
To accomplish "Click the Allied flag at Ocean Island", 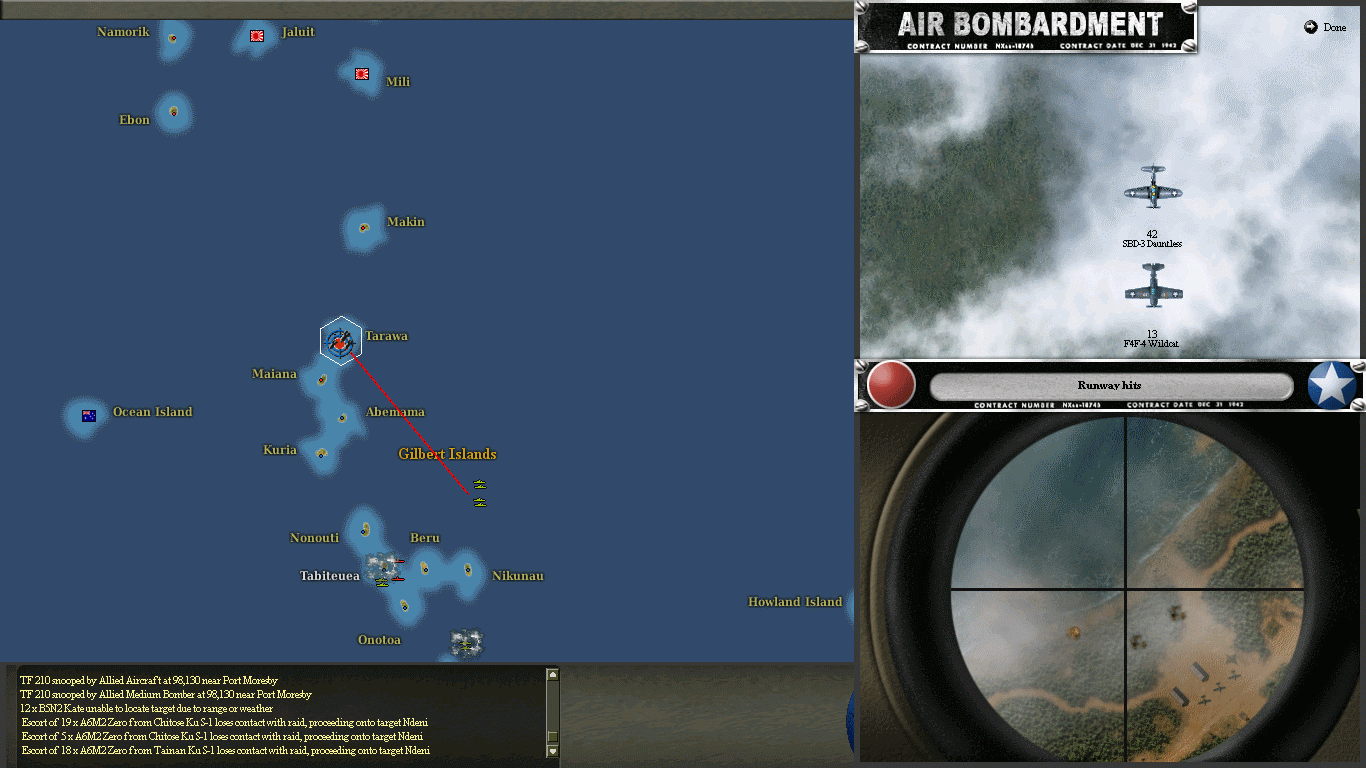I will [x=86, y=415].
